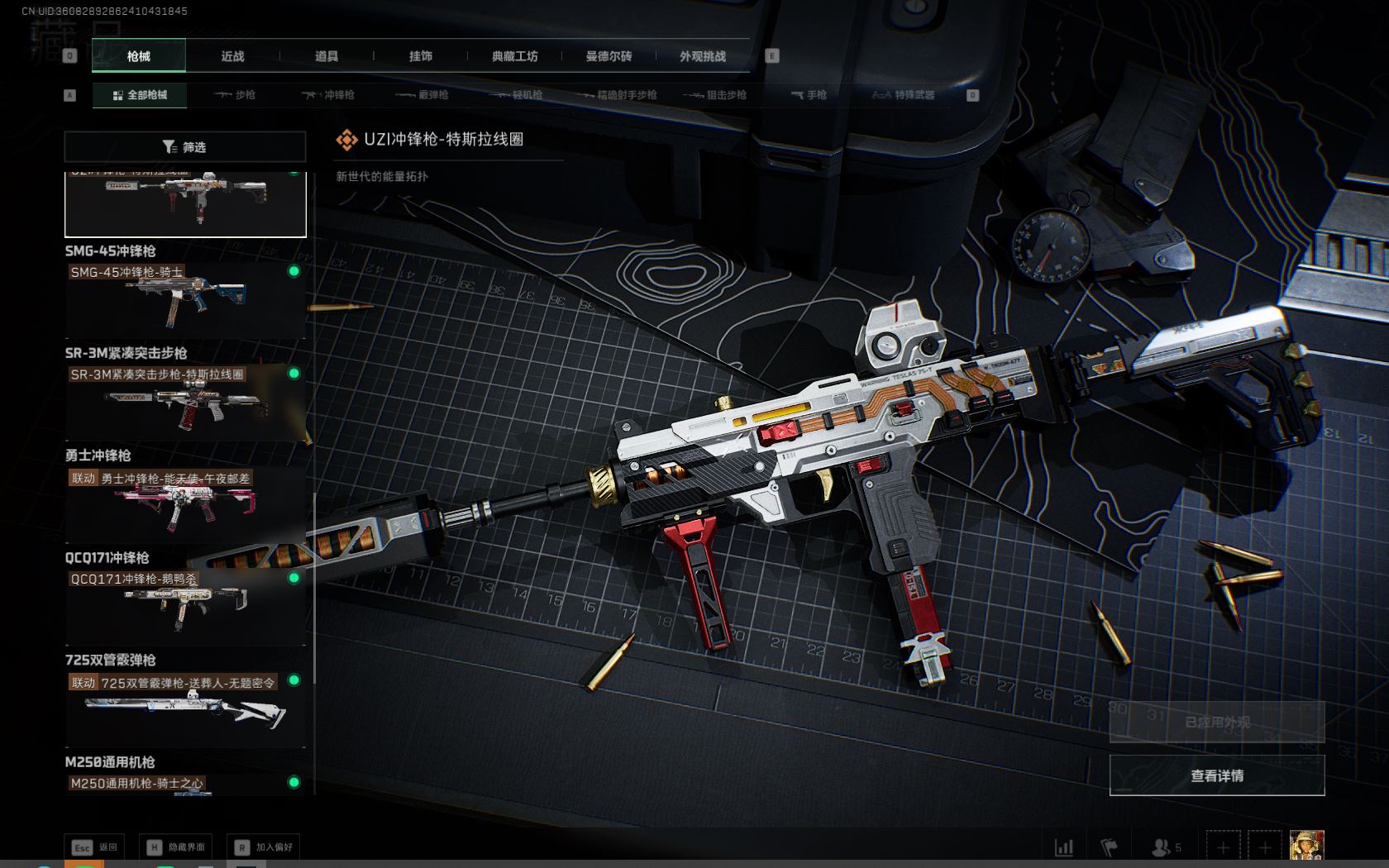The image size is (1389, 868).
Task: Switch to the 曼德尔砖 tab
Action: point(609,56)
